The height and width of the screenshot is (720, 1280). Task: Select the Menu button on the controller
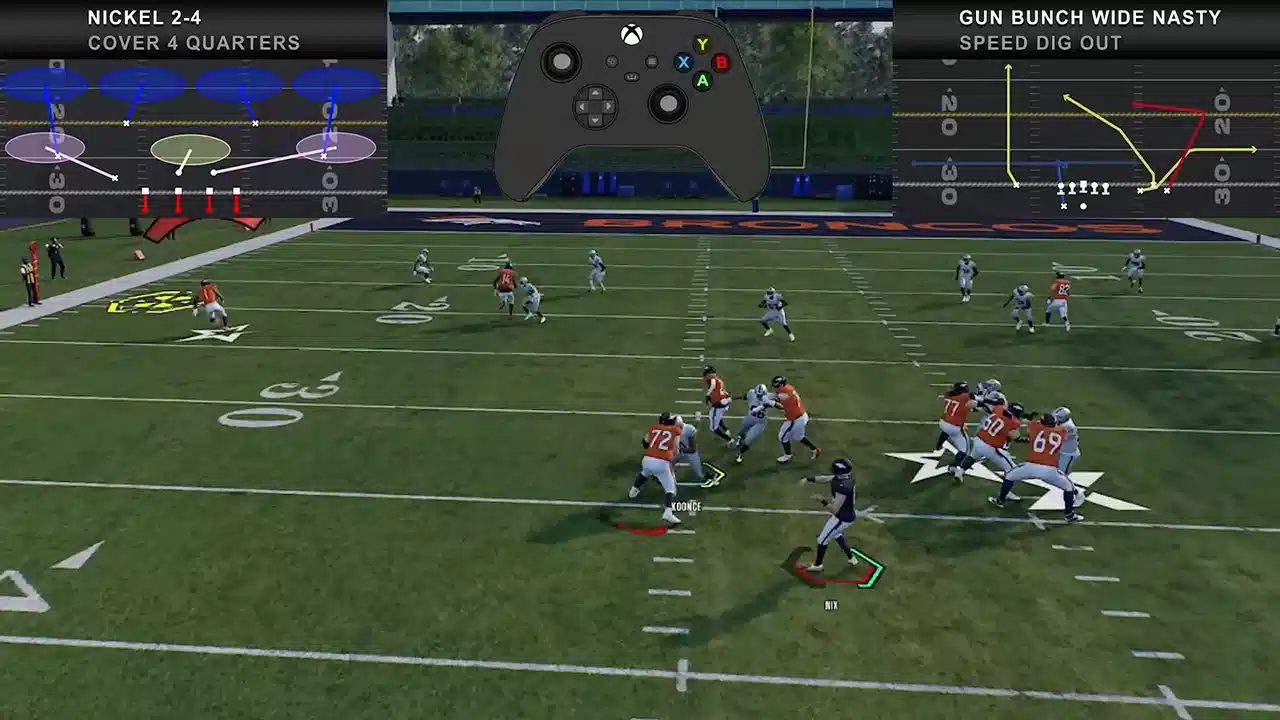click(652, 62)
